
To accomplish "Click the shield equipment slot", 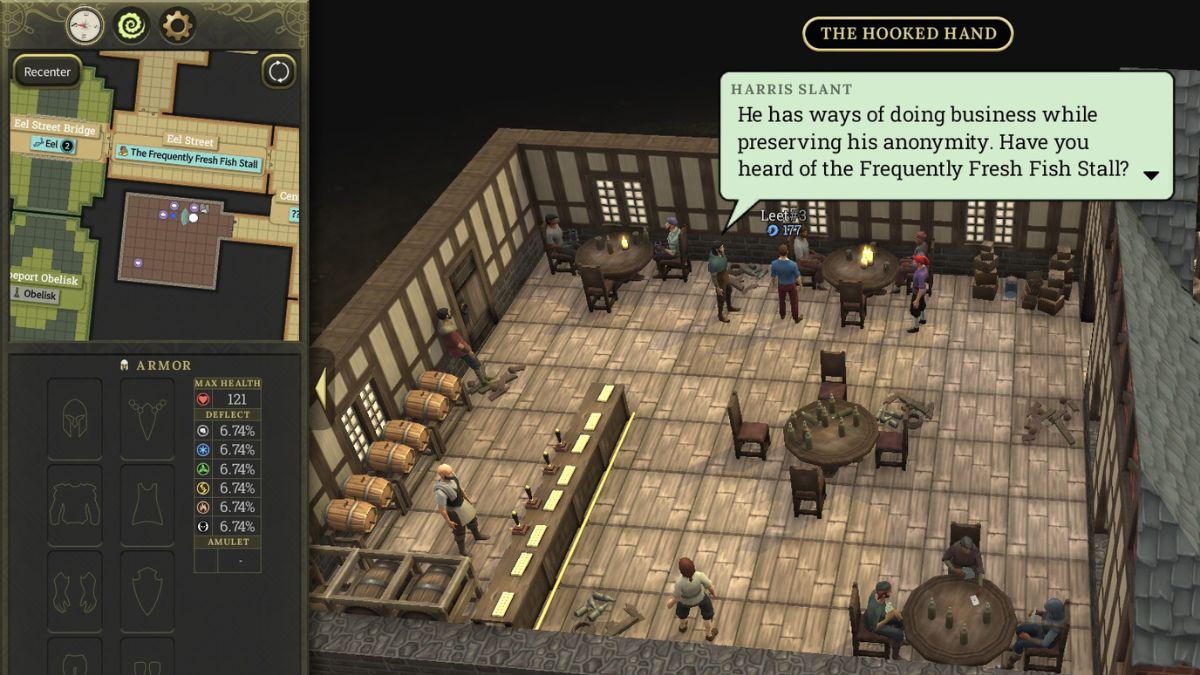I will (148, 591).
